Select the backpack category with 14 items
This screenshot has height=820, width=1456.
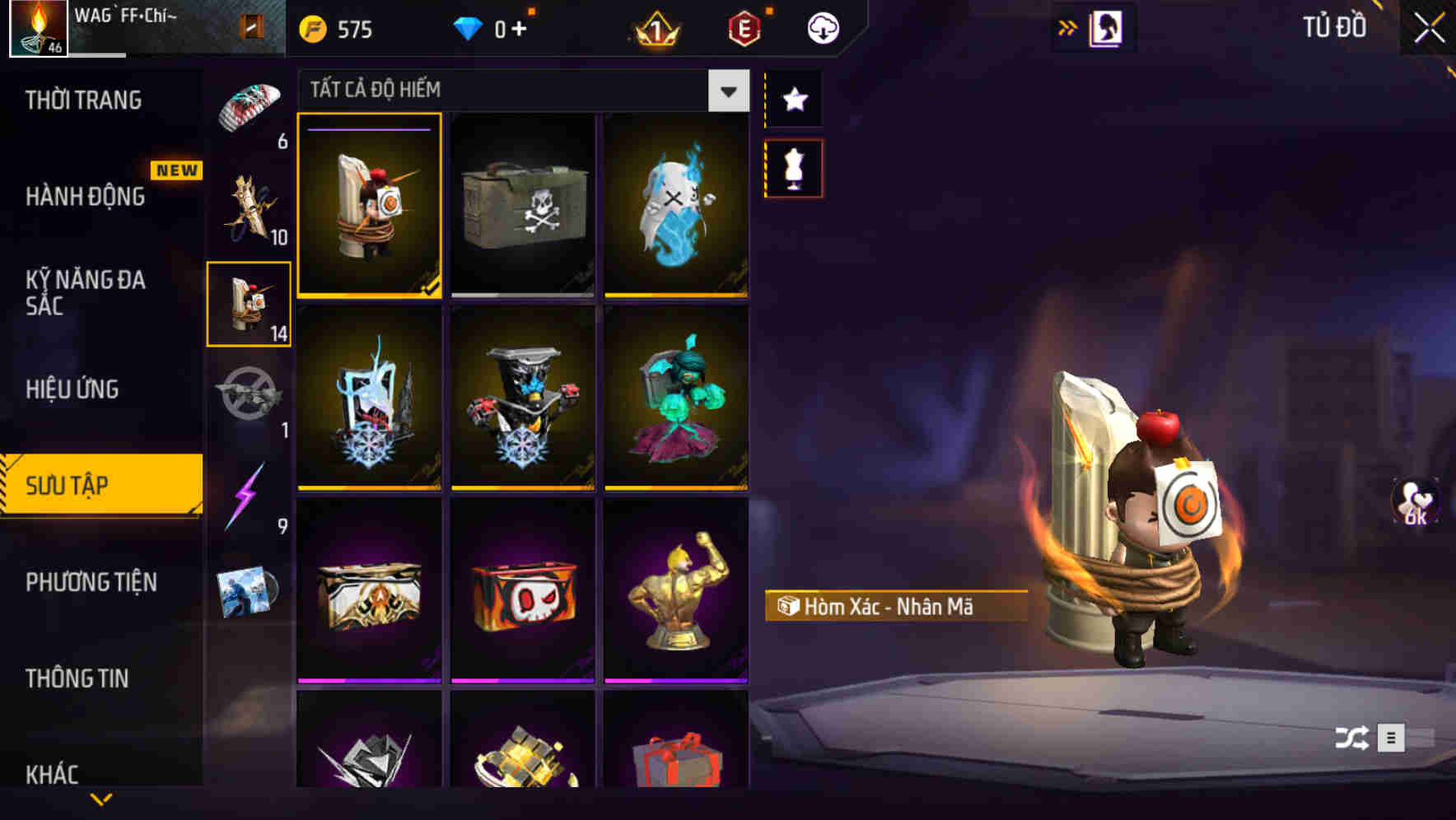point(249,305)
